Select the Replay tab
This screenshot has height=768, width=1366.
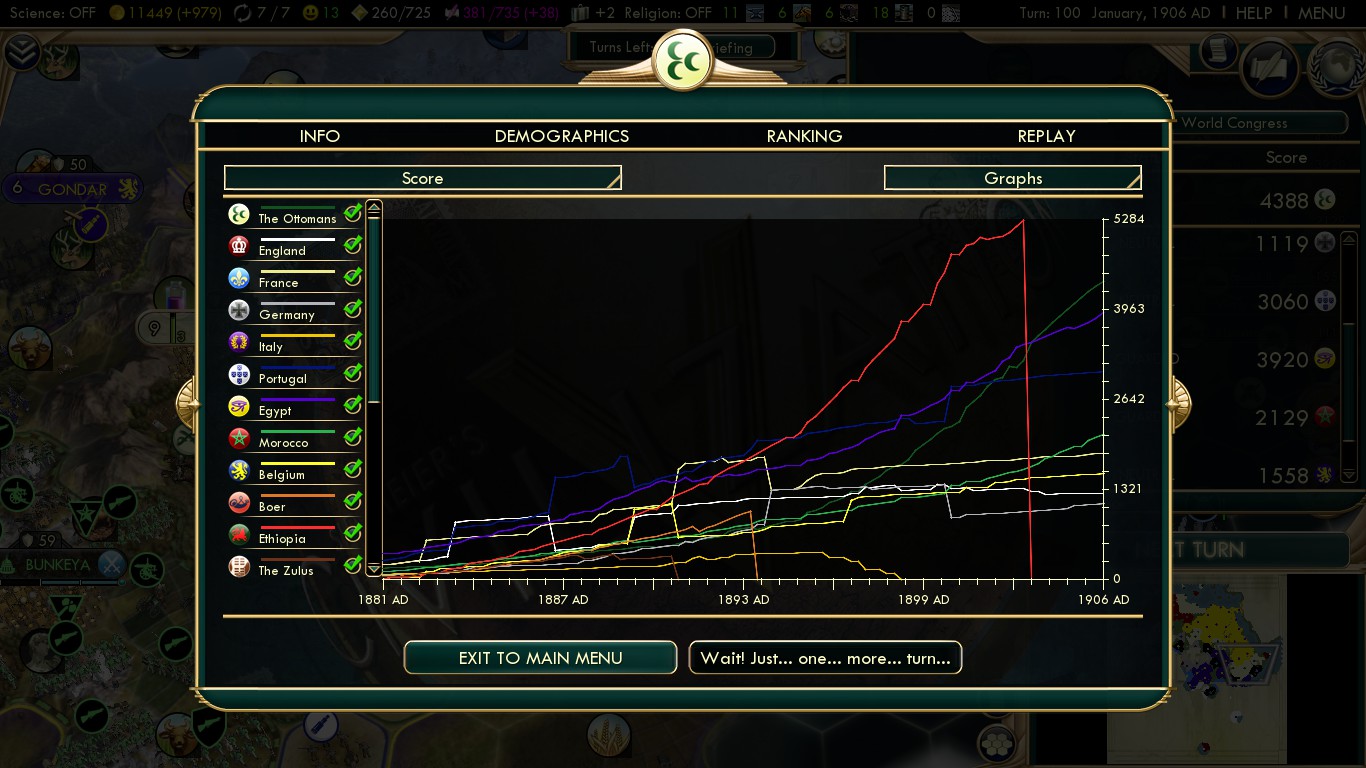[x=1046, y=136]
